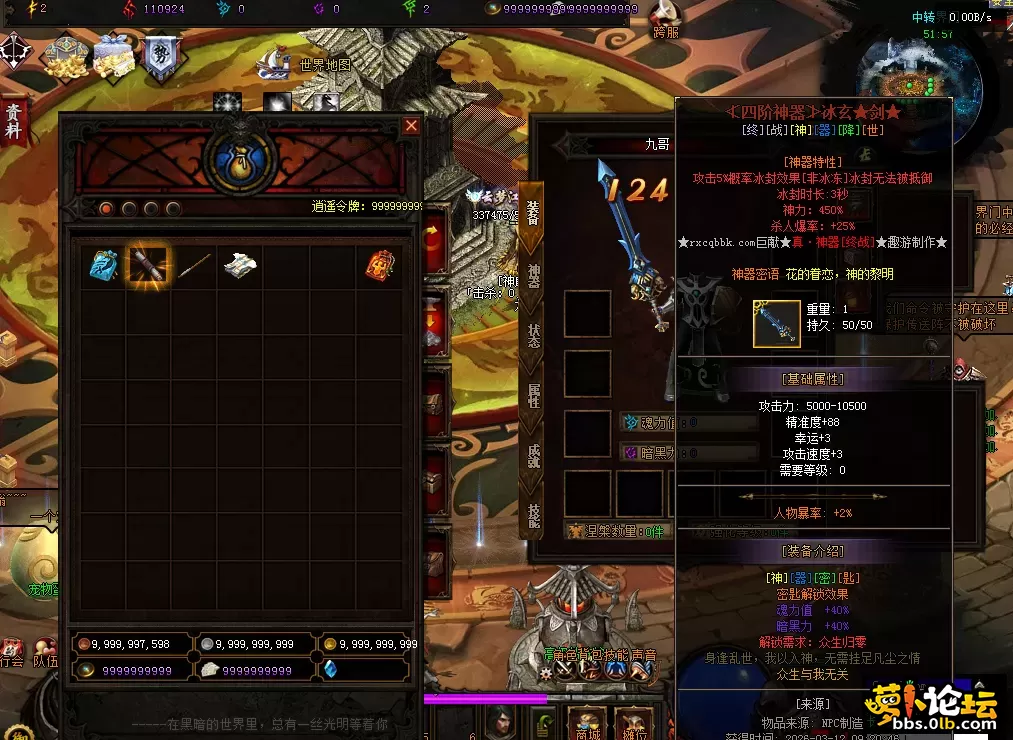Image resolution: width=1013 pixels, height=740 pixels.
Task: Open the 技能 skills tab
Action: coord(533,513)
